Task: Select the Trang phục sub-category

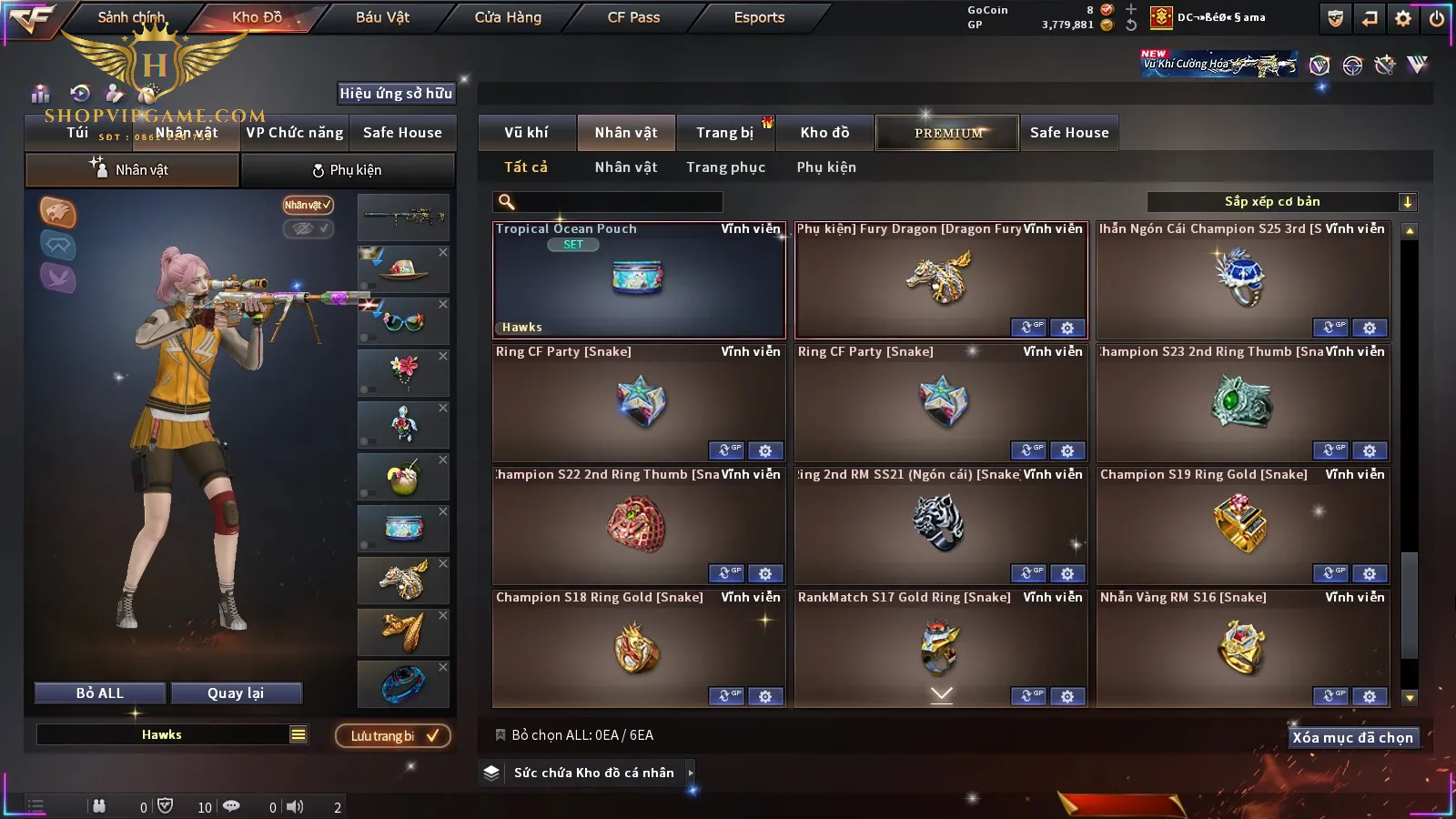Action: (x=725, y=167)
